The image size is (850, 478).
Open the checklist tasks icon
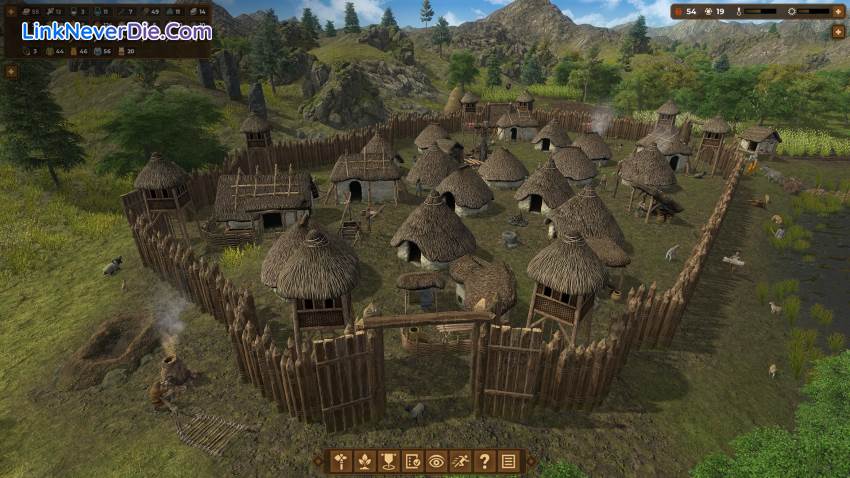click(x=413, y=461)
